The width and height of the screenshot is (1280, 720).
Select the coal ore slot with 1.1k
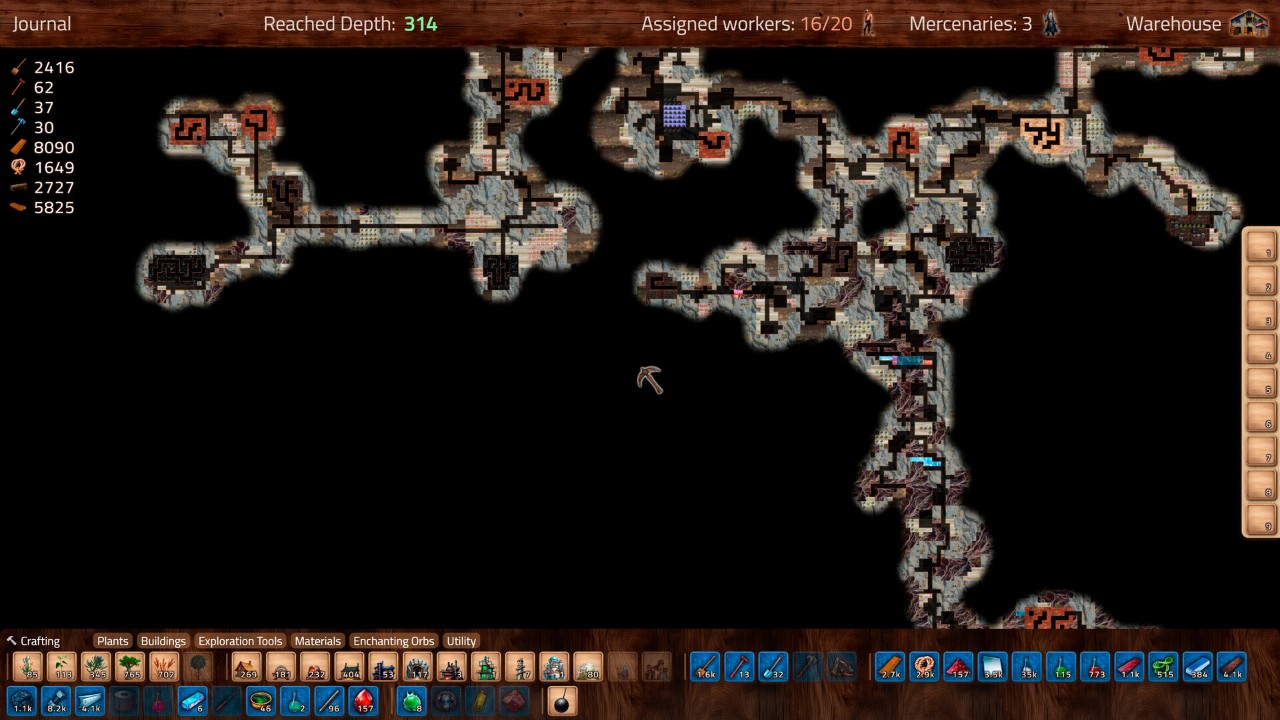22,701
